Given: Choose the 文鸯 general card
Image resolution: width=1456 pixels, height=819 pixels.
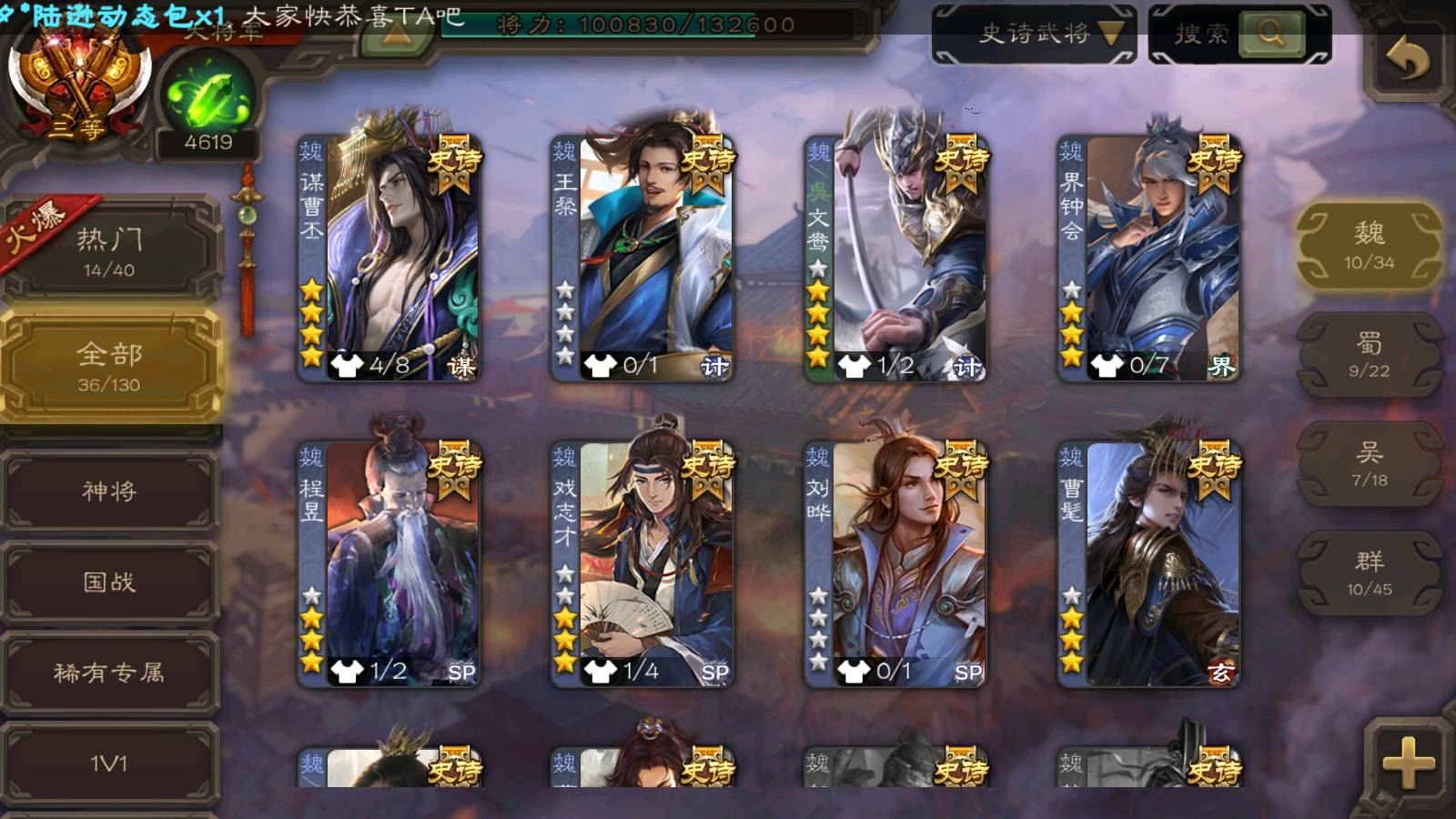Looking at the screenshot, I should click(895, 258).
